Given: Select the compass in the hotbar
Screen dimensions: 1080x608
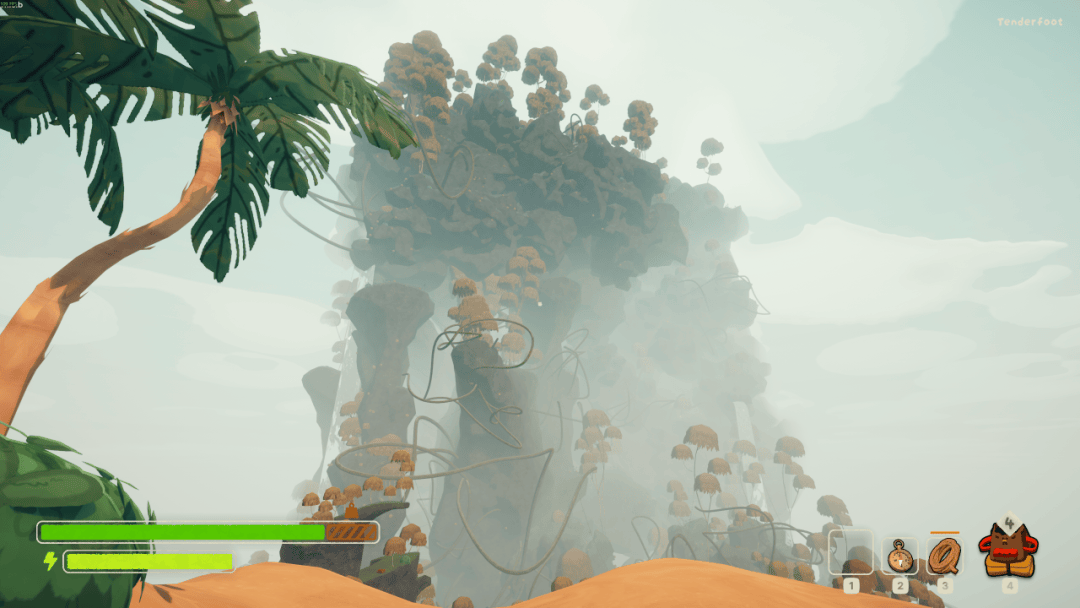Looking at the screenshot, I should tap(900, 555).
